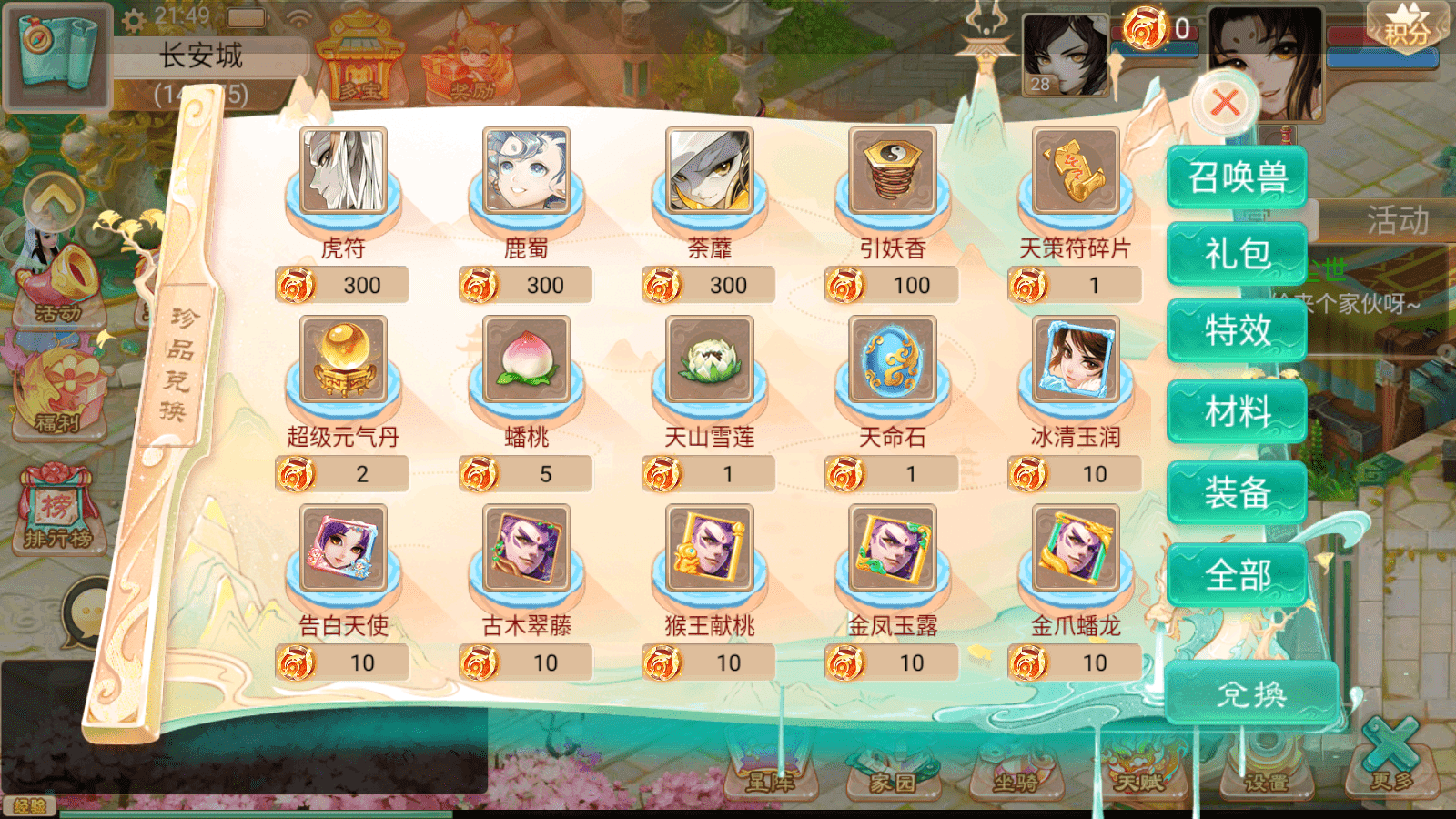The width and height of the screenshot is (1456, 819).
Task: Select the 全部 category
Action: (x=1238, y=573)
